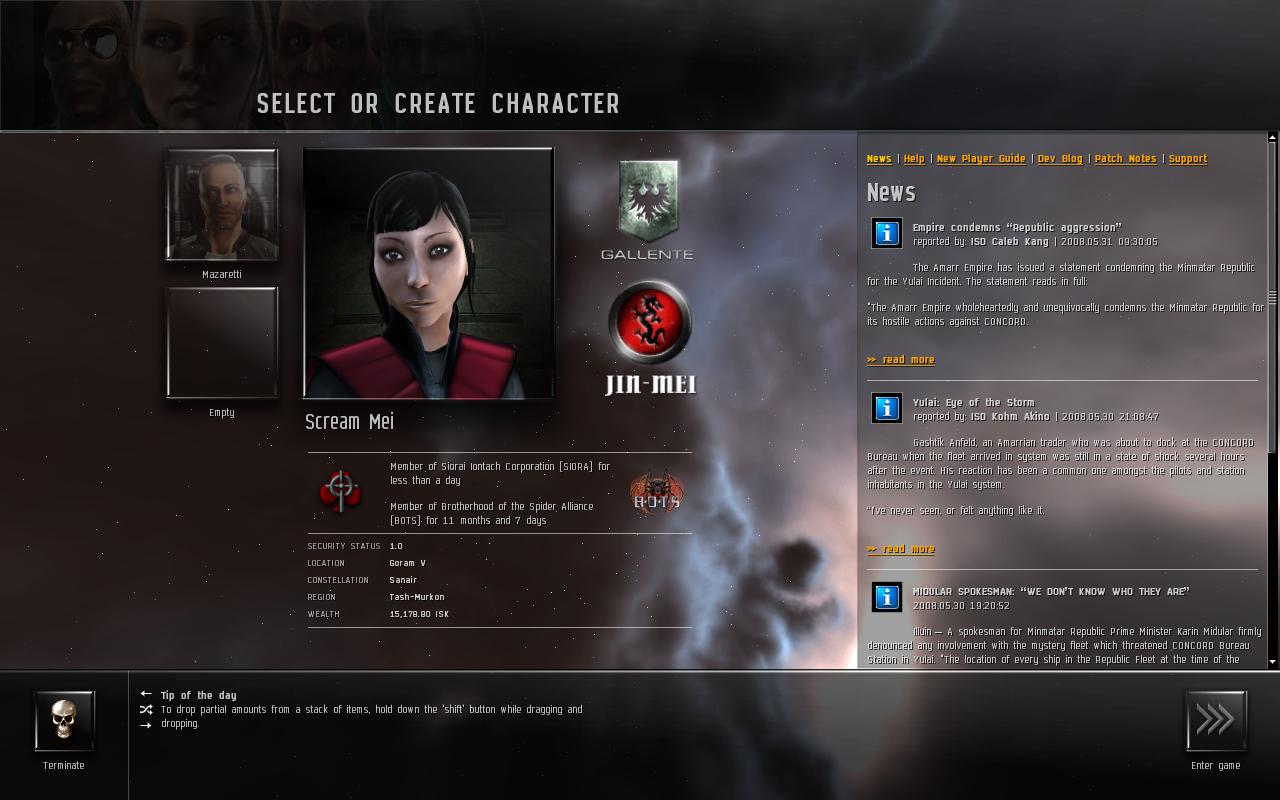Show the next tip of the day

pyautogui.click(x=146, y=725)
